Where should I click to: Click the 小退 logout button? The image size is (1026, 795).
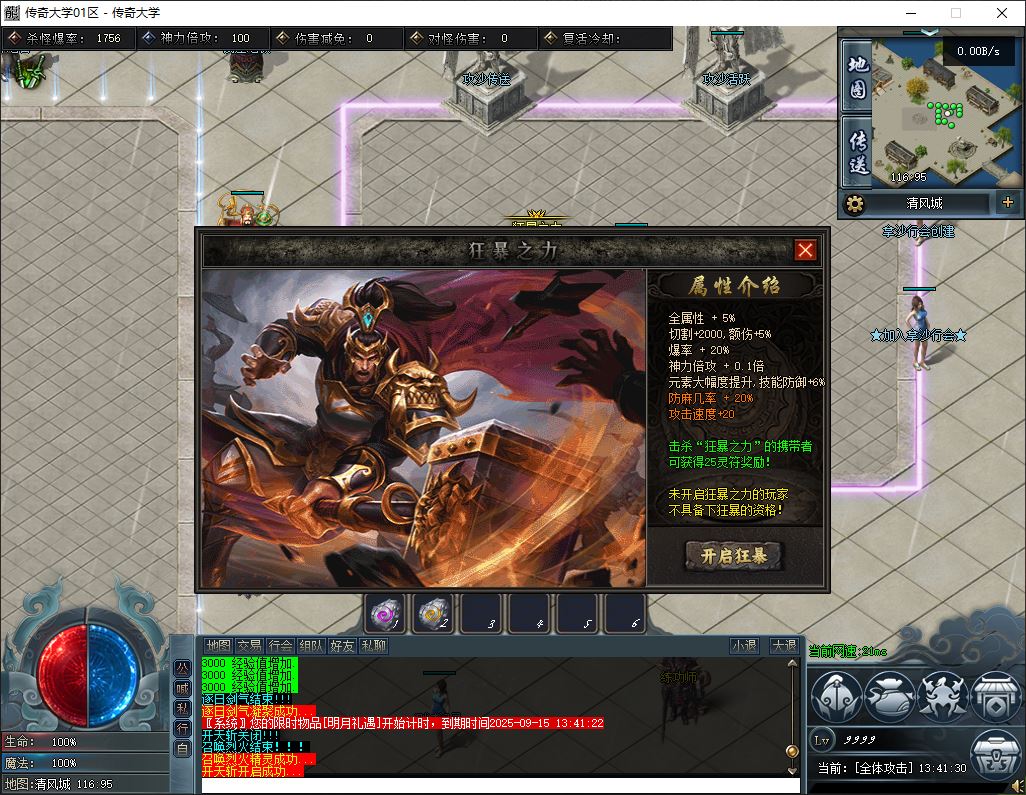coord(744,646)
